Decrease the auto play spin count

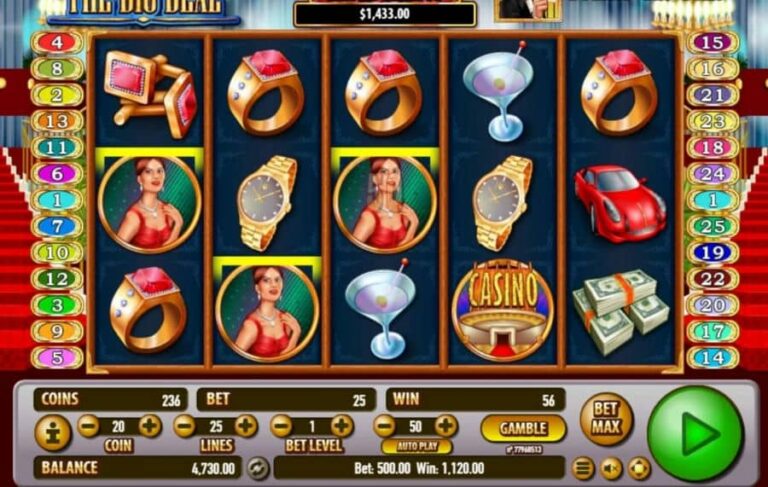click(x=385, y=426)
